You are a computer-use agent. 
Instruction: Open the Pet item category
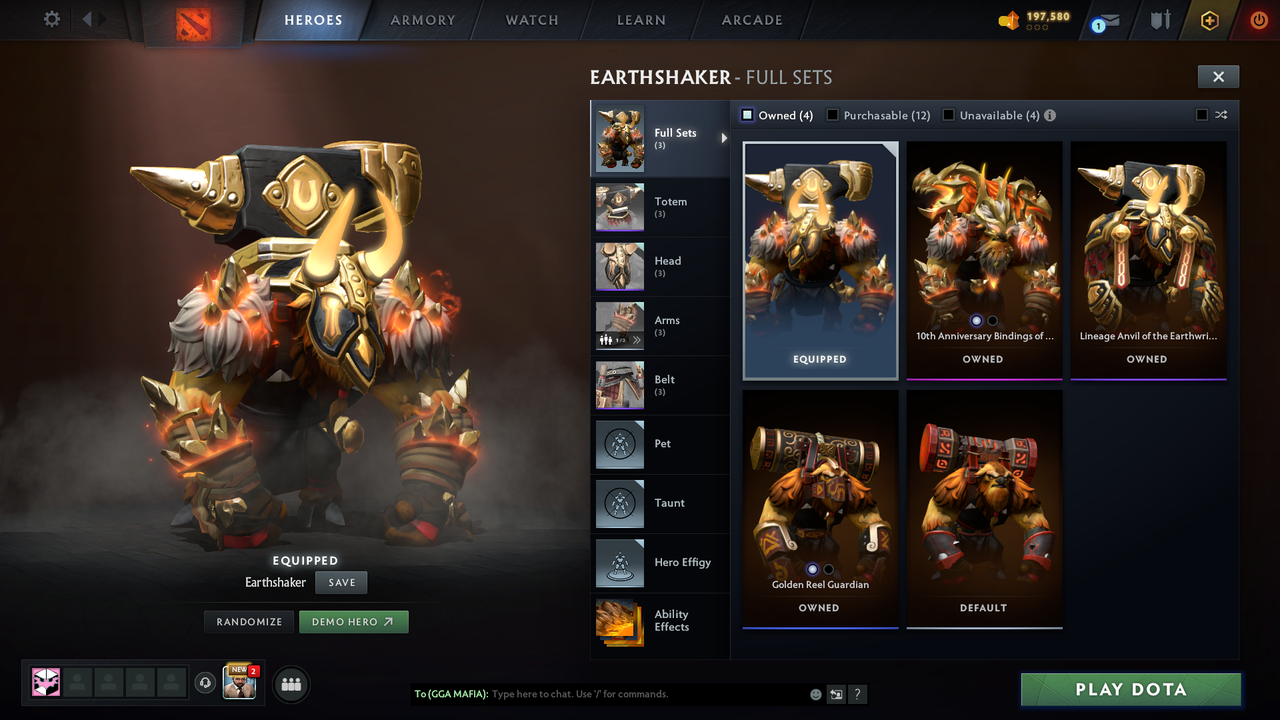660,444
